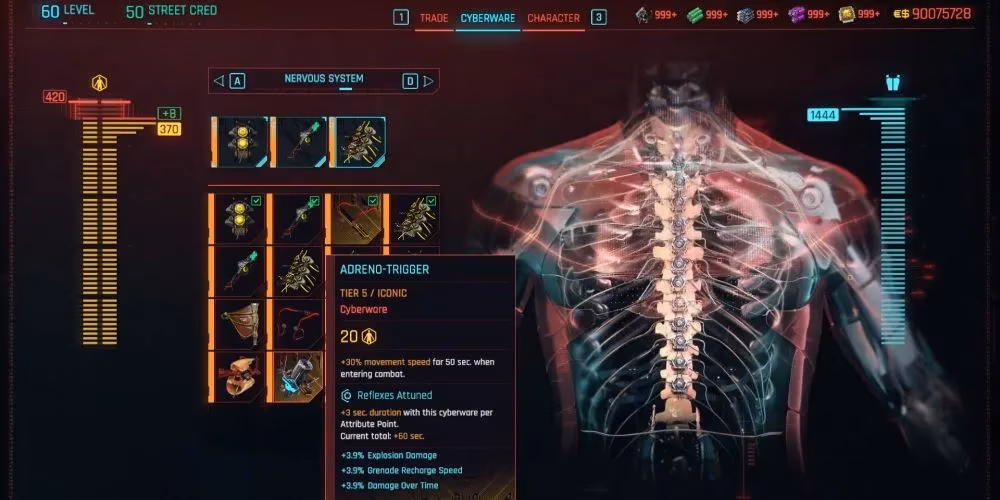Image resolution: width=1000 pixels, height=500 pixels.
Task: Switch to the Trade tab
Action: 434,18
